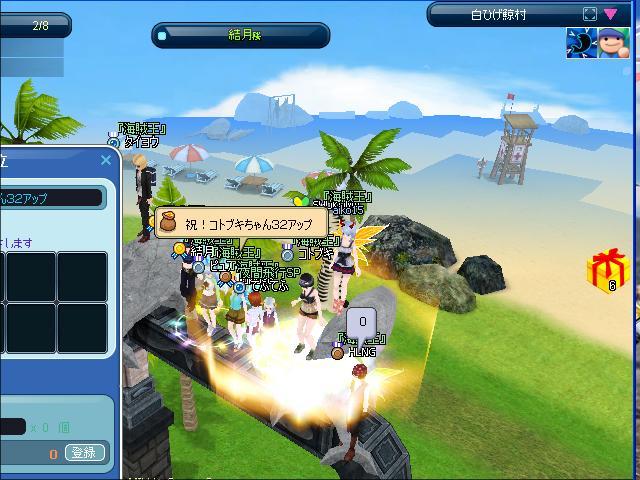Click the speech bubble with 0 above HLNG
Screen dimensions: 640x480
click(362, 323)
